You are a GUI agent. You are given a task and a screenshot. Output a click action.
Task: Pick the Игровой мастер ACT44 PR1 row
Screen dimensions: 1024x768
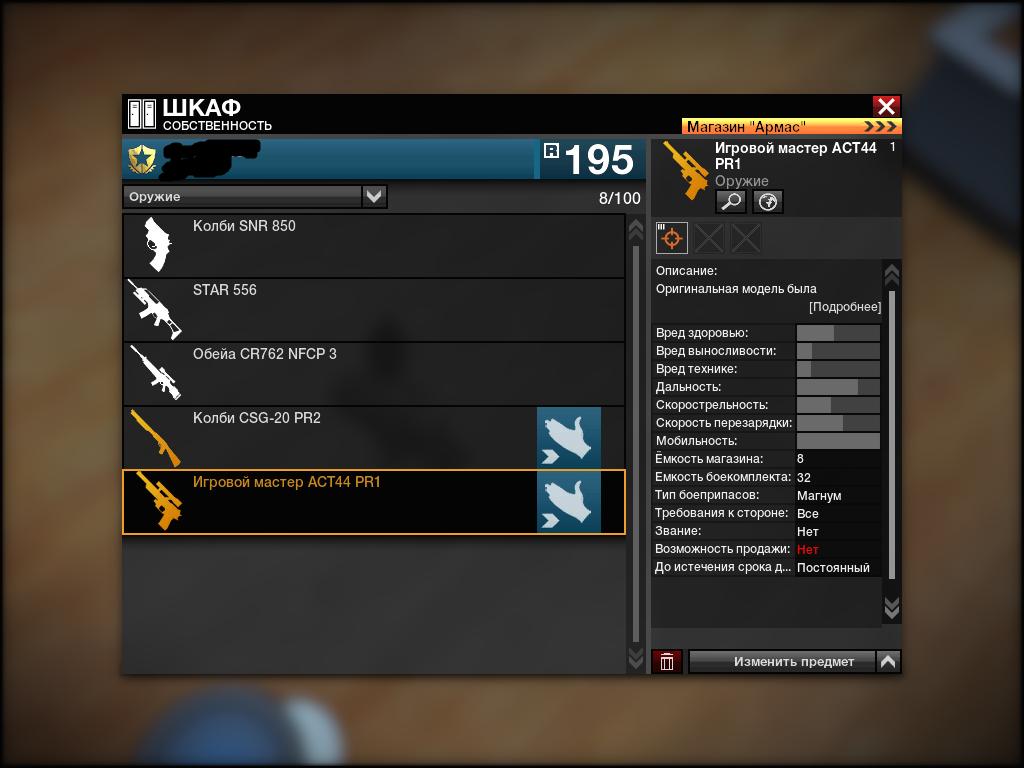330,502
